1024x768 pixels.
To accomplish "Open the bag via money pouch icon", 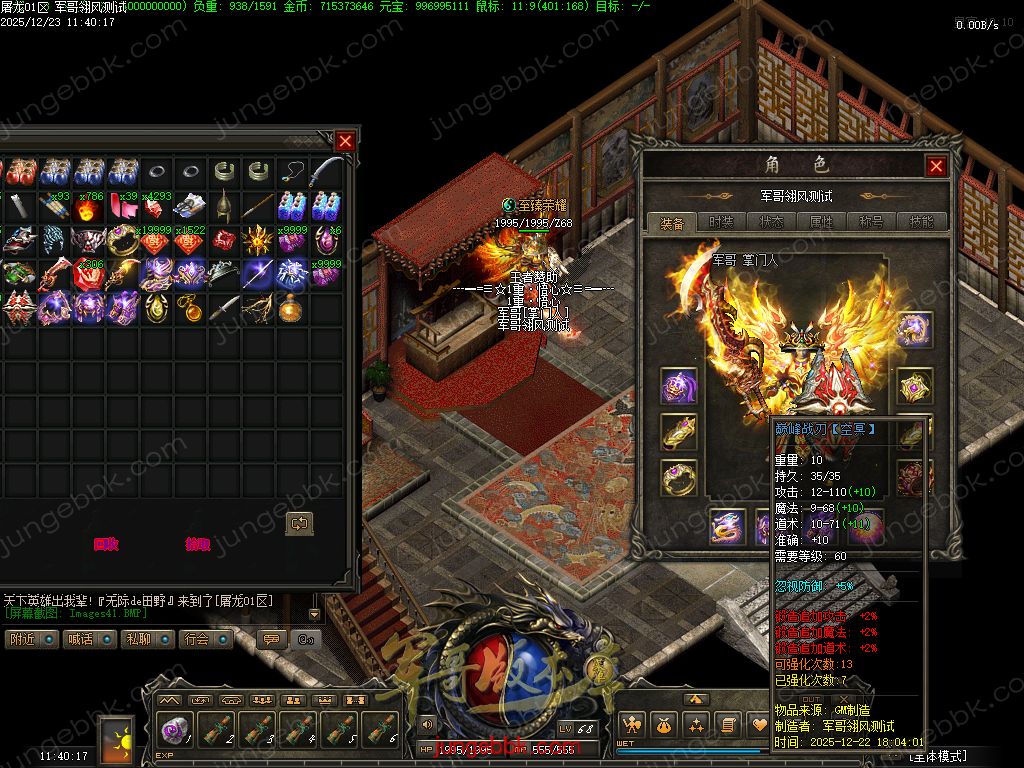I will pyautogui.click(x=663, y=724).
